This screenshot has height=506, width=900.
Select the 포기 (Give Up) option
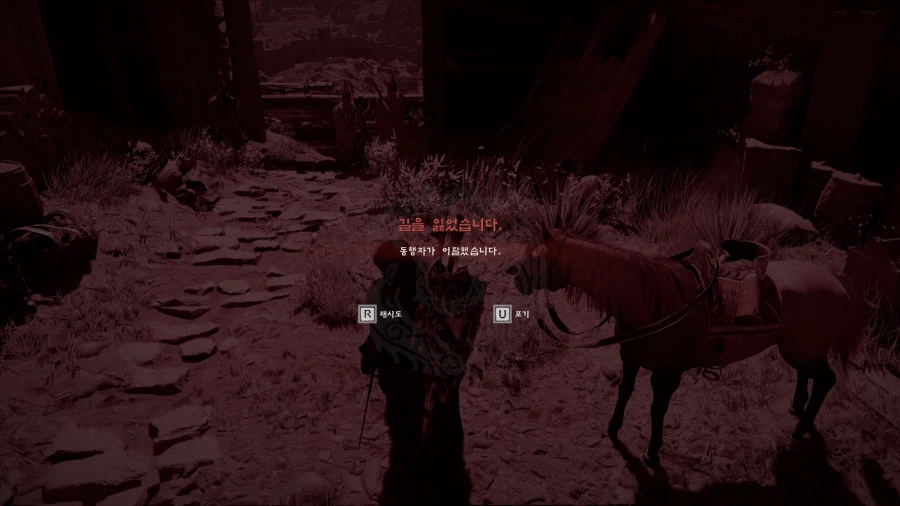click(514, 315)
